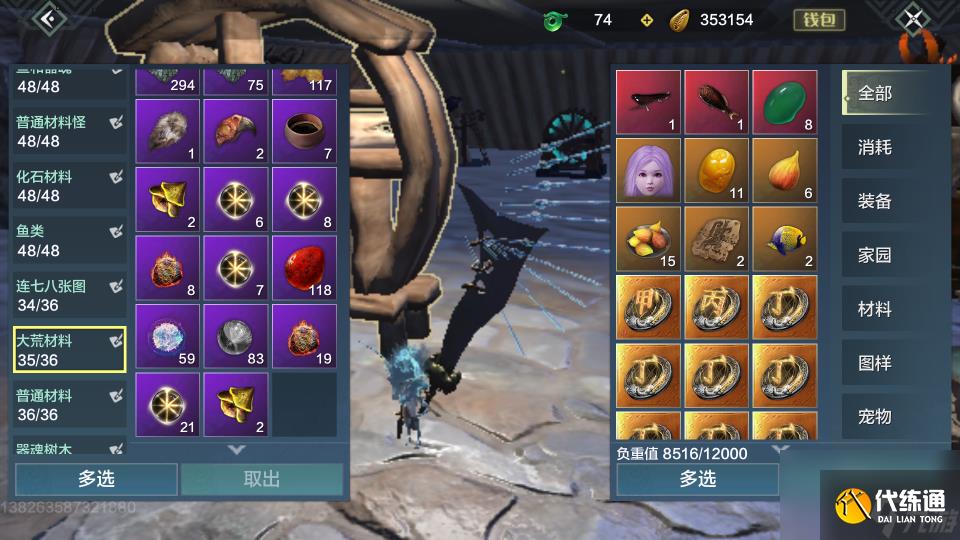The height and width of the screenshot is (540, 960).
Task: Open the 鱼类 storage page
Action: (x=69, y=240)
